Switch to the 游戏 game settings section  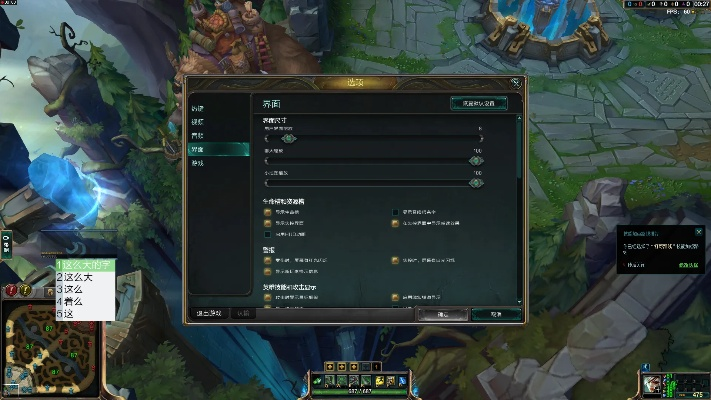(x=198, y=163)
